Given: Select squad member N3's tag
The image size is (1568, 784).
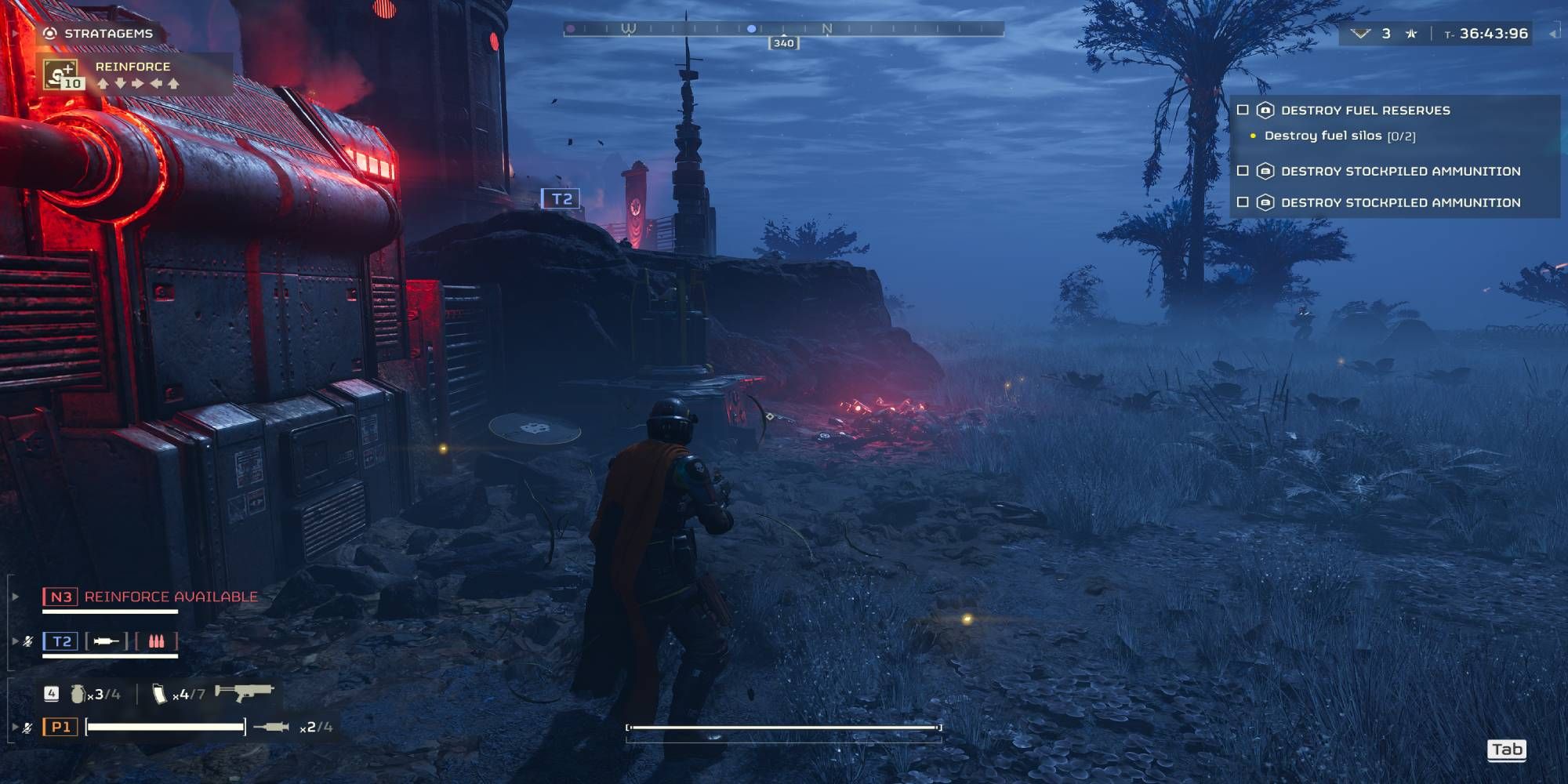Looking at the screenshot, I should coord(60,597).
